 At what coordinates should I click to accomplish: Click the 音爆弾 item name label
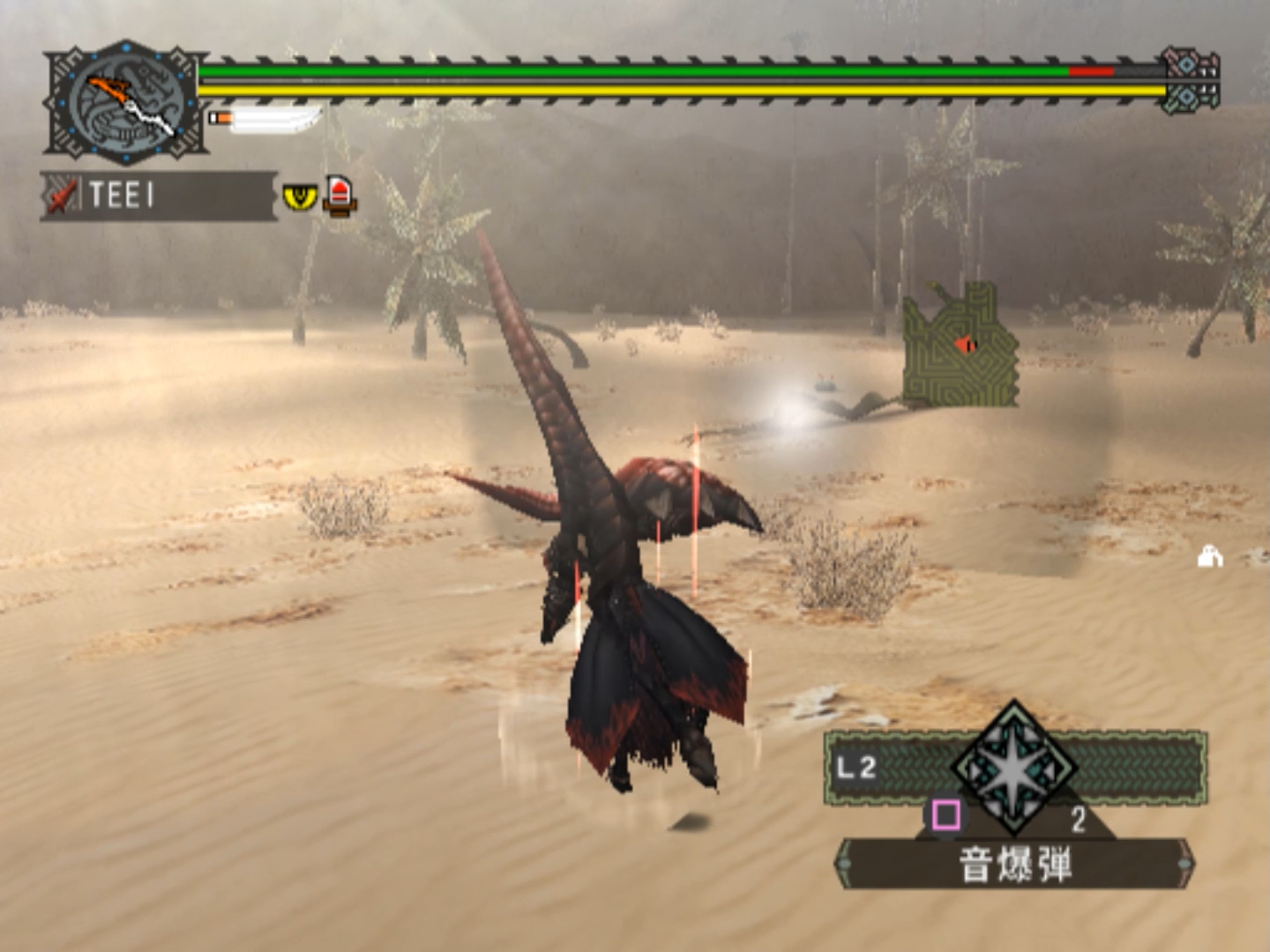1015,864
